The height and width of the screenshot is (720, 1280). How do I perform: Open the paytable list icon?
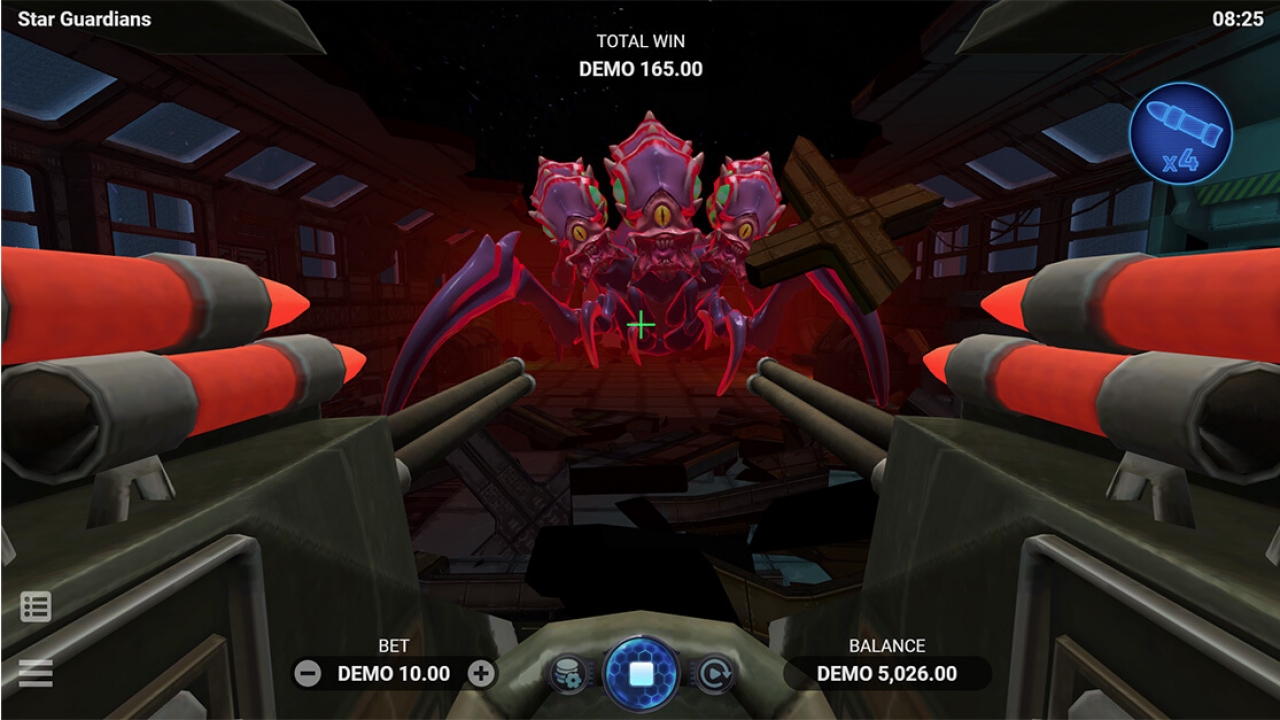(35, 607)
